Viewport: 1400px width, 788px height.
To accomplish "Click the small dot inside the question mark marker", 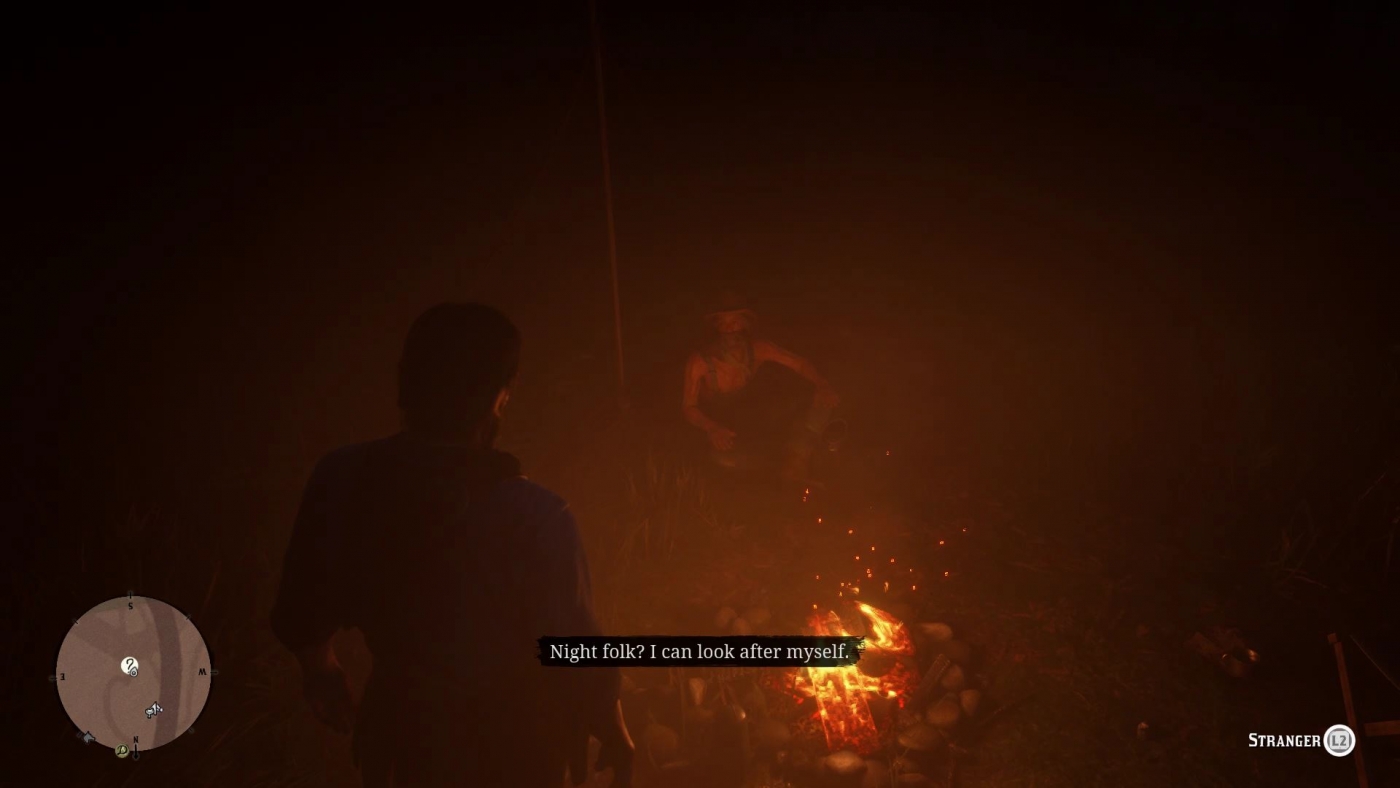I will (133, 673).
